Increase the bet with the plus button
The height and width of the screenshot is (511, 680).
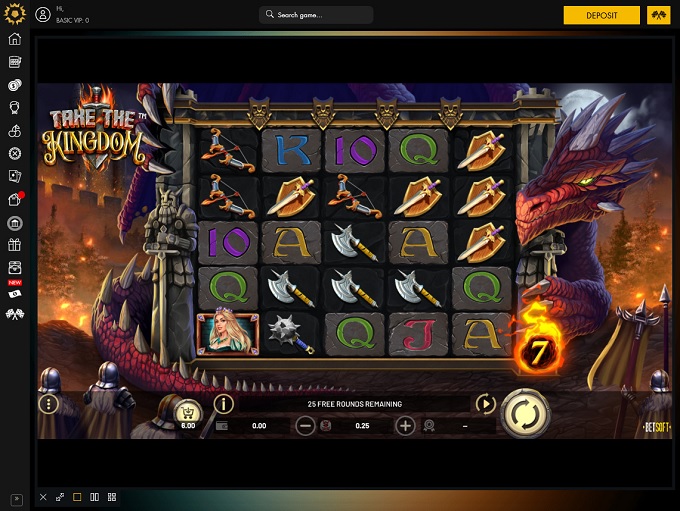[x=405, y=426]
